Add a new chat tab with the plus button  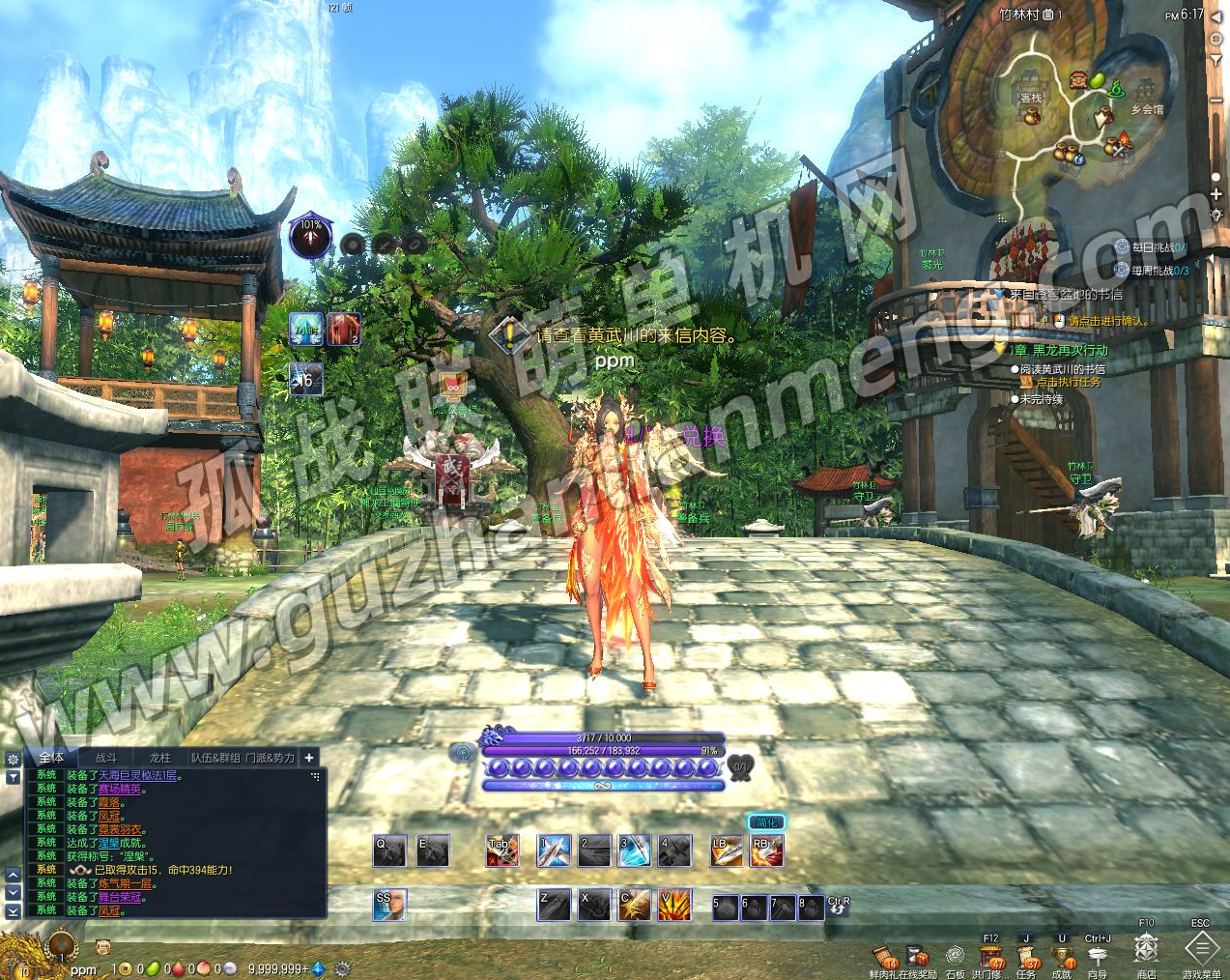(309, 758)
